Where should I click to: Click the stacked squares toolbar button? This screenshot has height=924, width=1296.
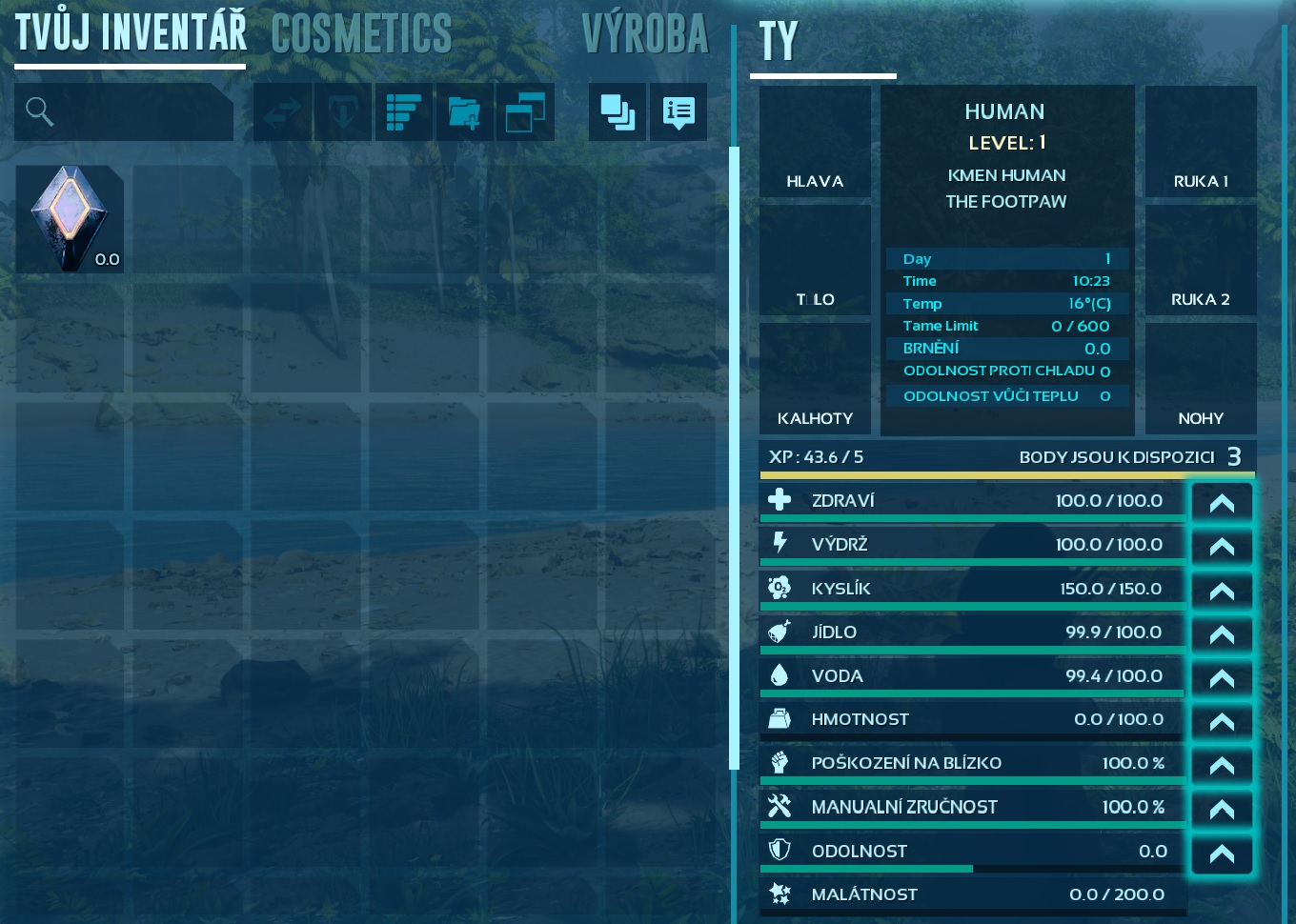(618, 112)
